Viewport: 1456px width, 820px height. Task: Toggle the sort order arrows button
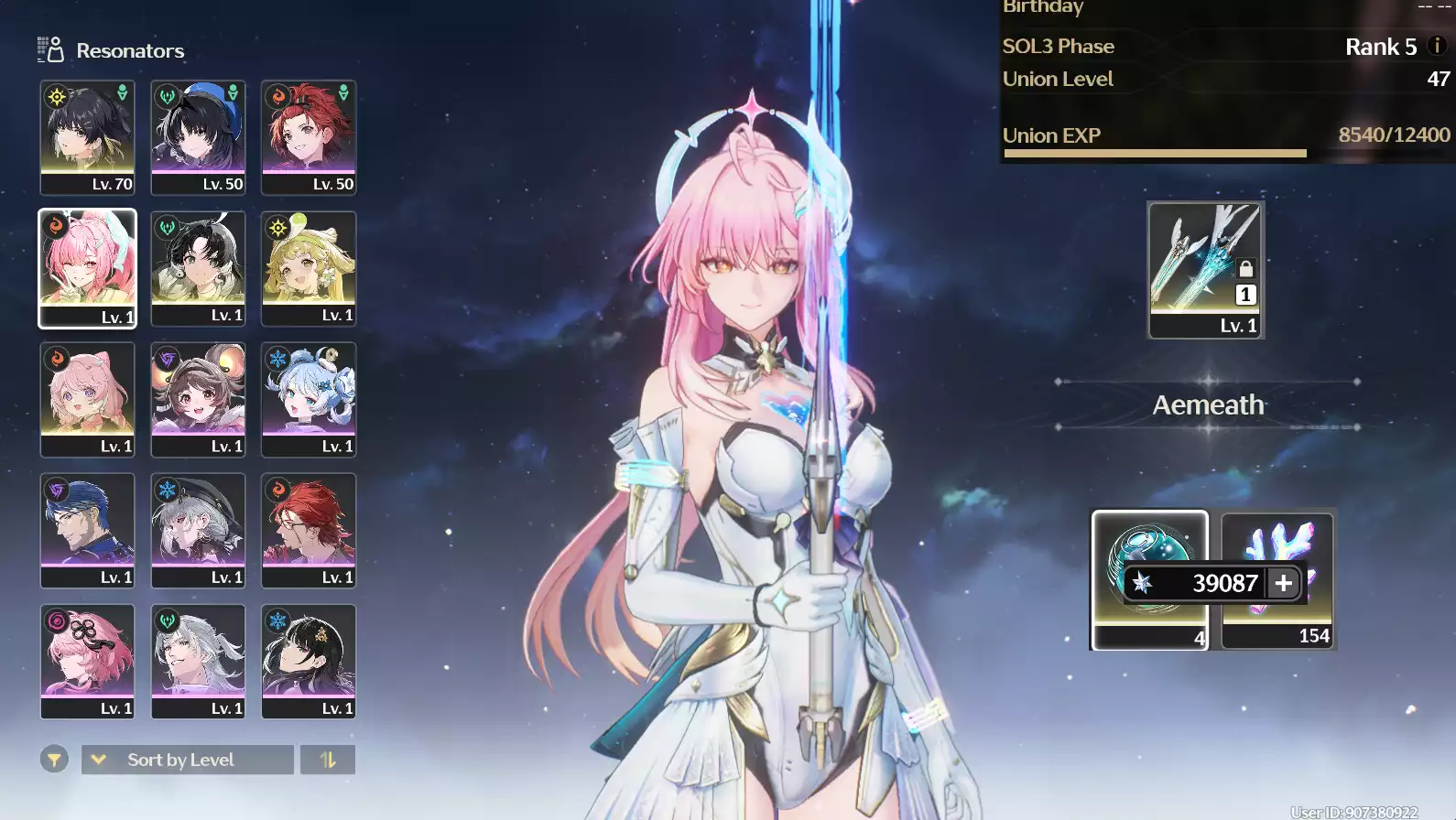click(328, 760)
